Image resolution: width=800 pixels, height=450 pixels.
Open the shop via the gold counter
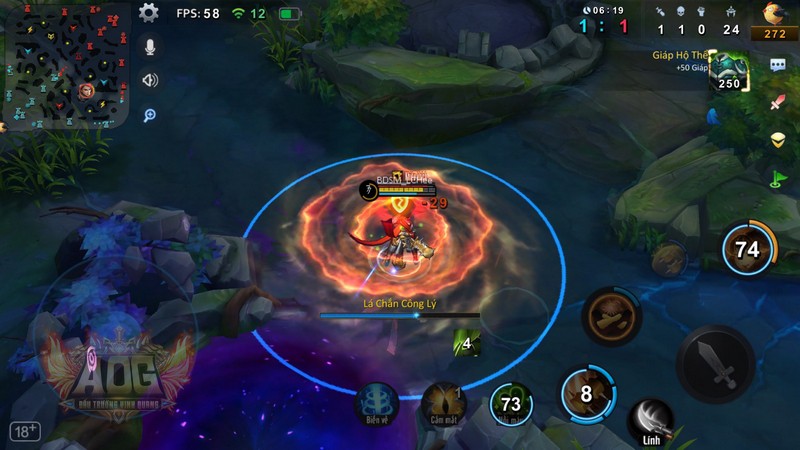point(774,21)
